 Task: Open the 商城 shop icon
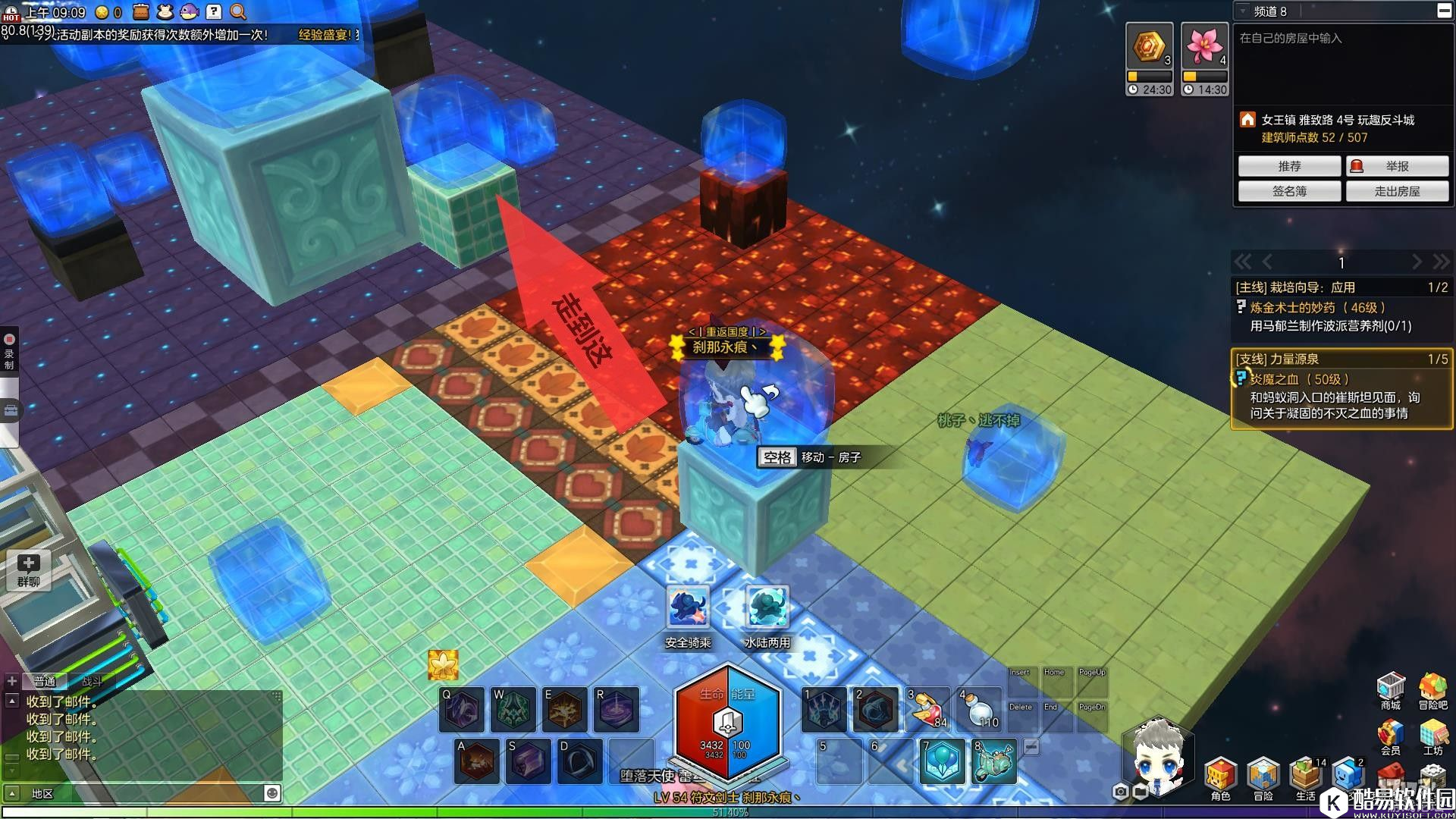1390,689
